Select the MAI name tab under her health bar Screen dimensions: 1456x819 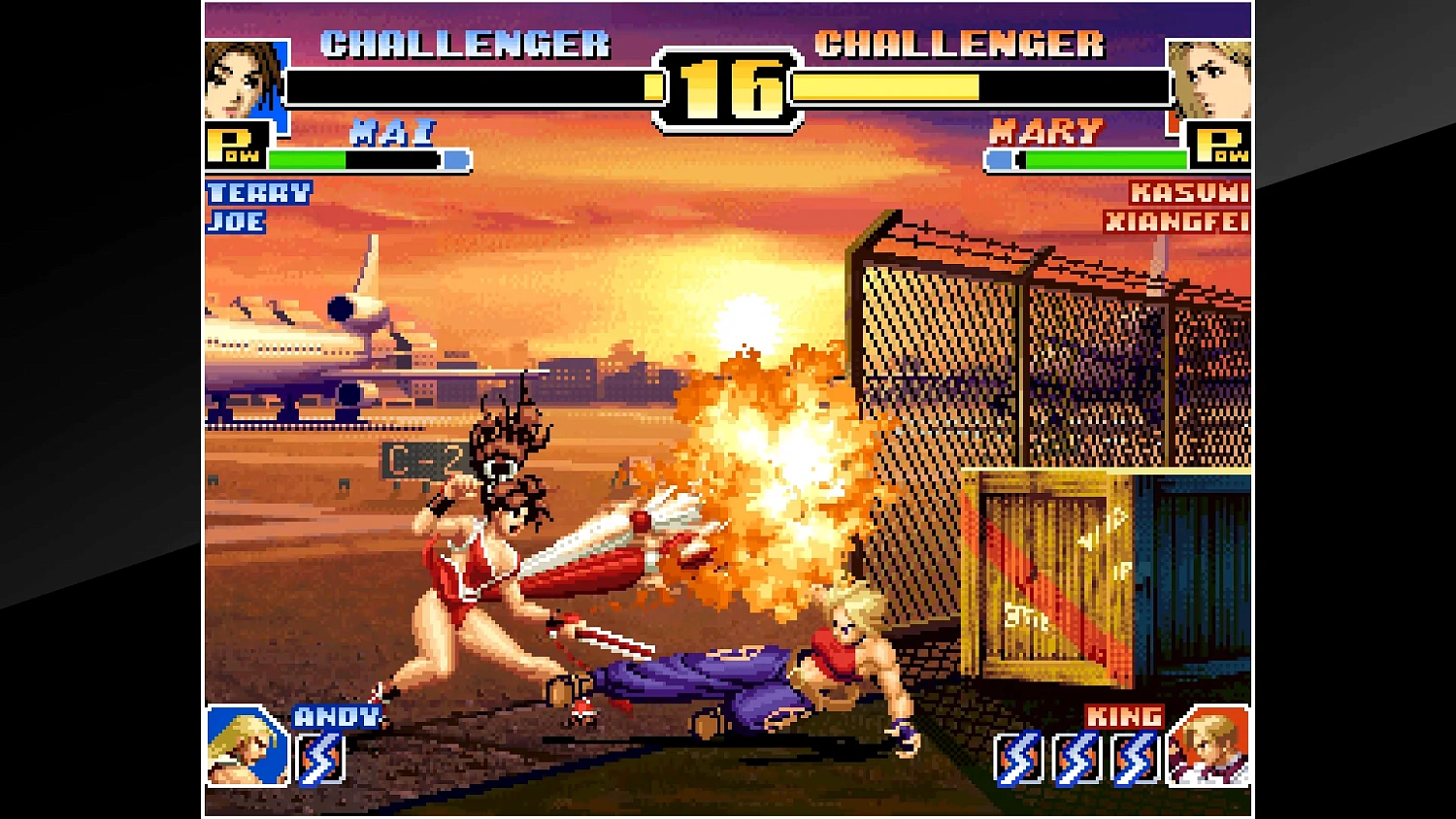393,132
